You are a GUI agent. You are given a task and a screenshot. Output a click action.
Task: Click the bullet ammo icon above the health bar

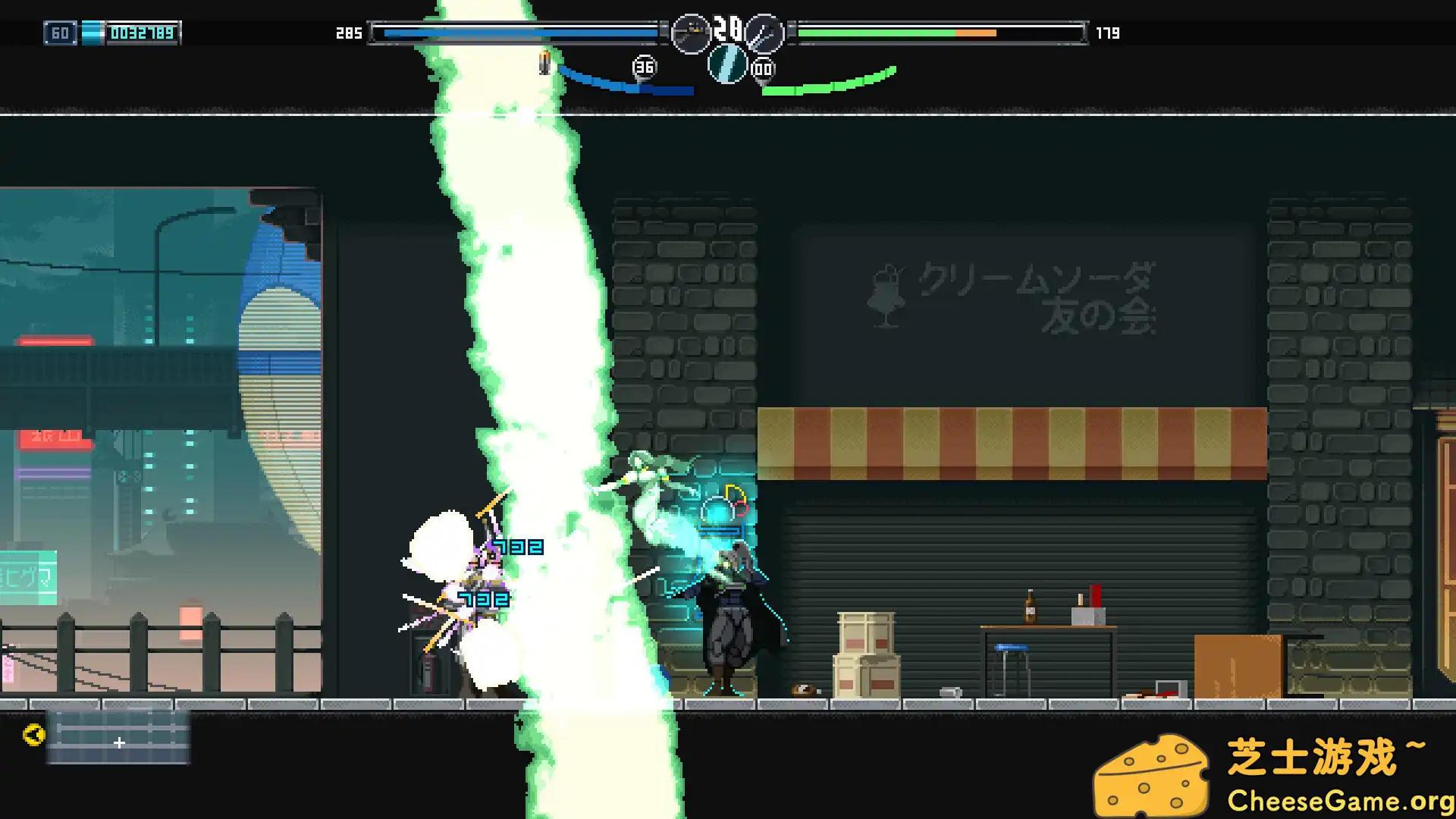coord(544,64)
